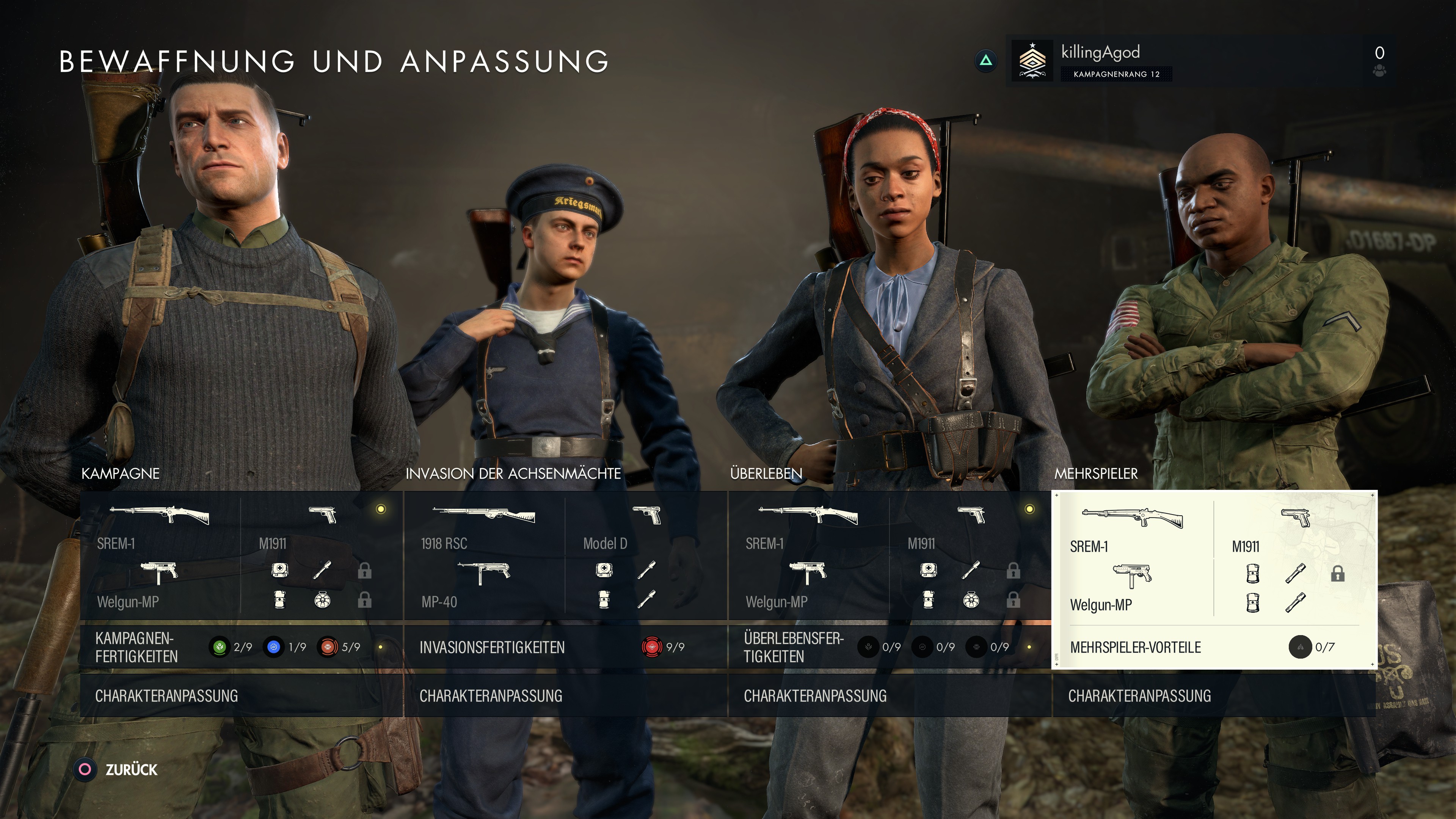Open the Überlebensfertigkeiten skills row
This screenshot has height=819, width=1456.
point(890,647)
